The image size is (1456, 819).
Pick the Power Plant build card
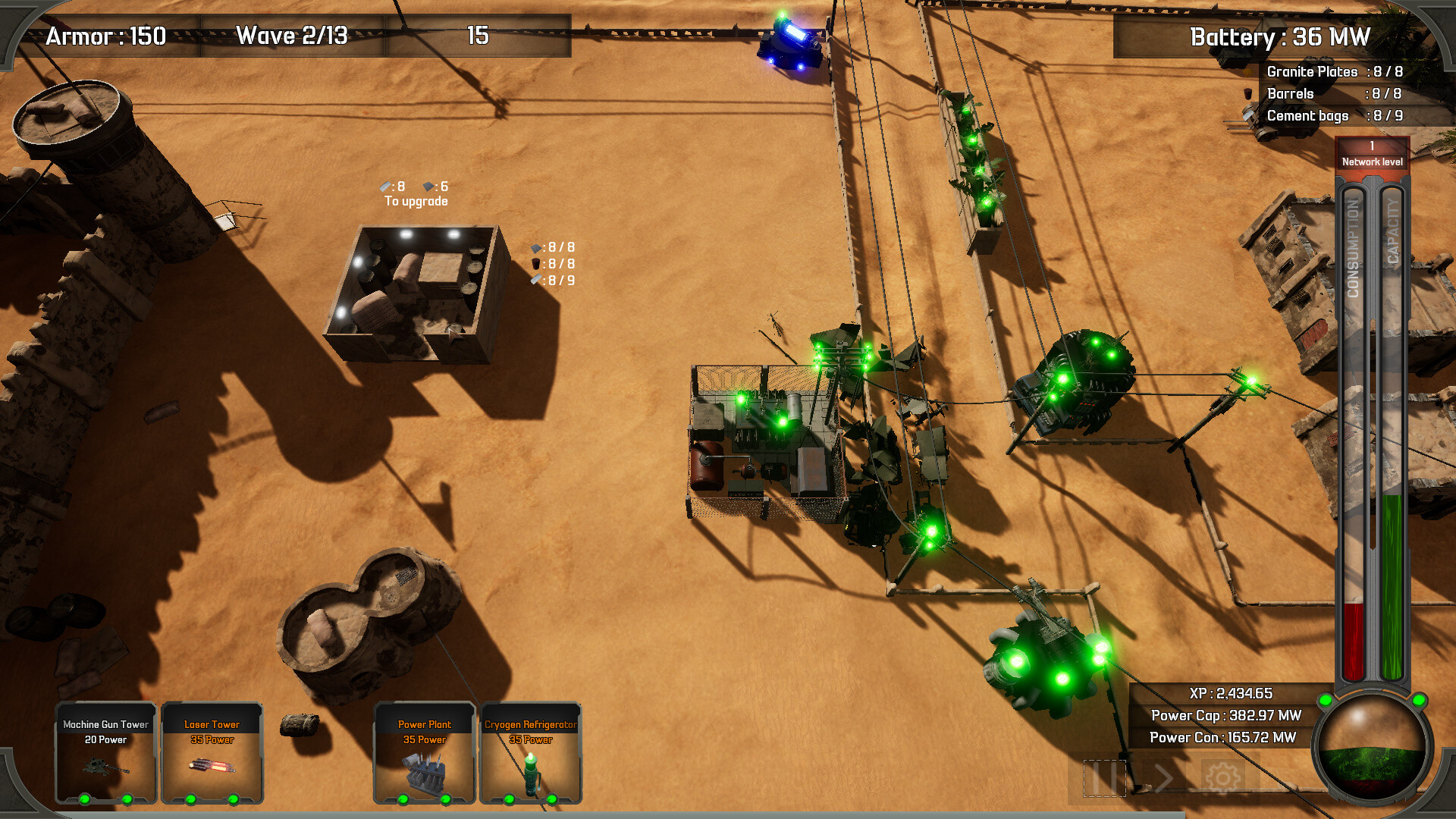425,752
